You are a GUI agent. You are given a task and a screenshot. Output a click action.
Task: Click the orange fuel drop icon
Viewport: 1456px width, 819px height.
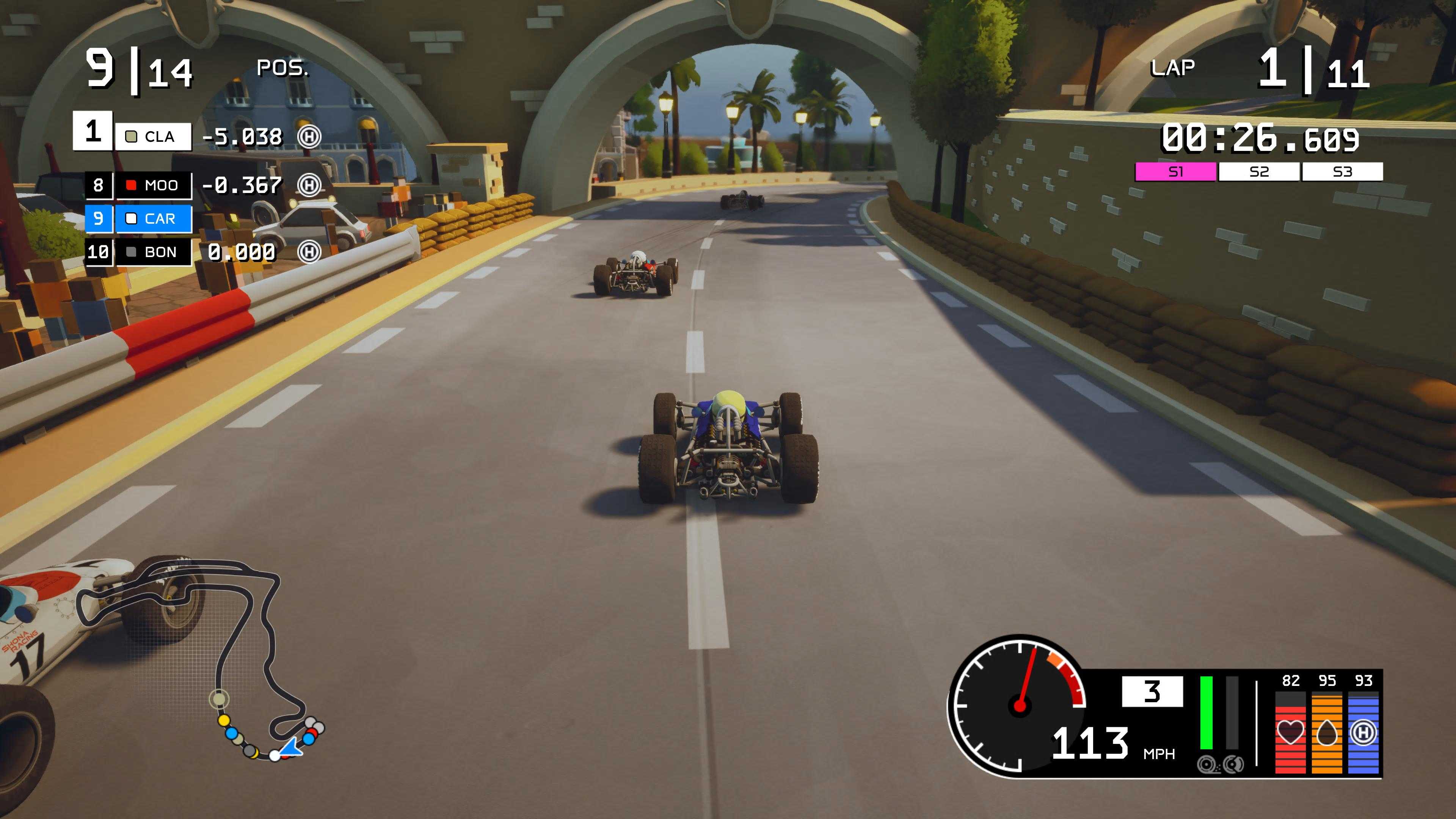tap(1327, 733)
